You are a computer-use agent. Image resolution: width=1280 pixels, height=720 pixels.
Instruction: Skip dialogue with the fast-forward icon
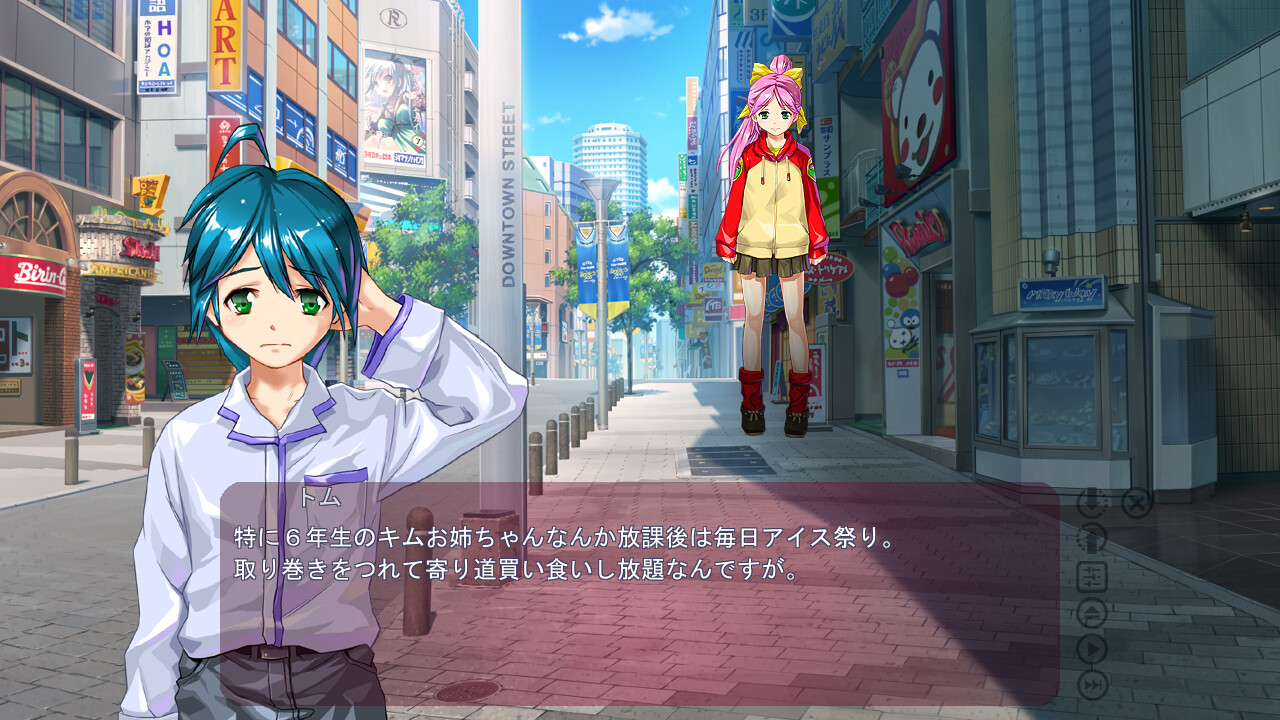coord(1092,685)
